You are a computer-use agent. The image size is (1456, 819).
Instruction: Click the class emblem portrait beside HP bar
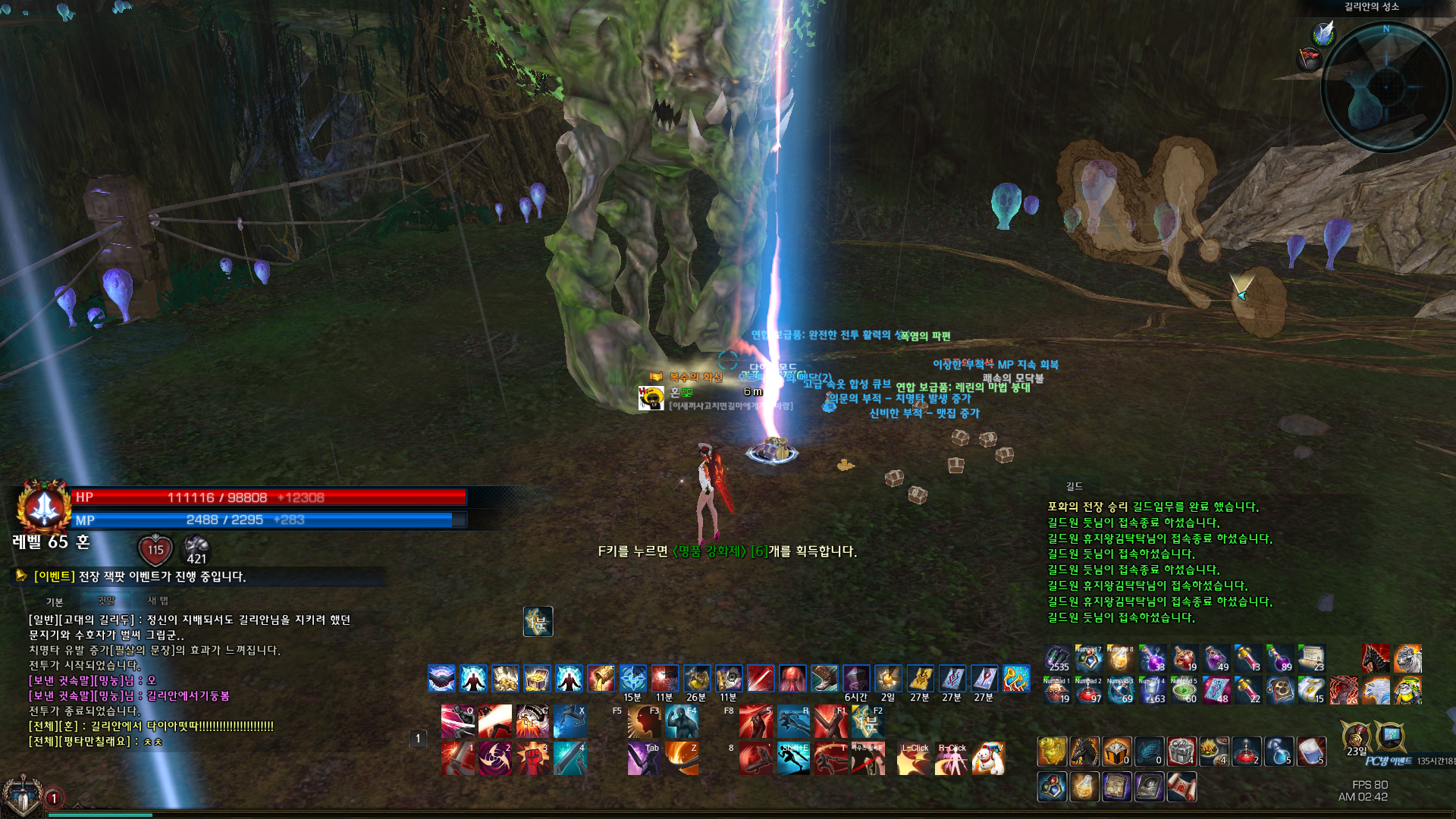click(x=44, y=507)
